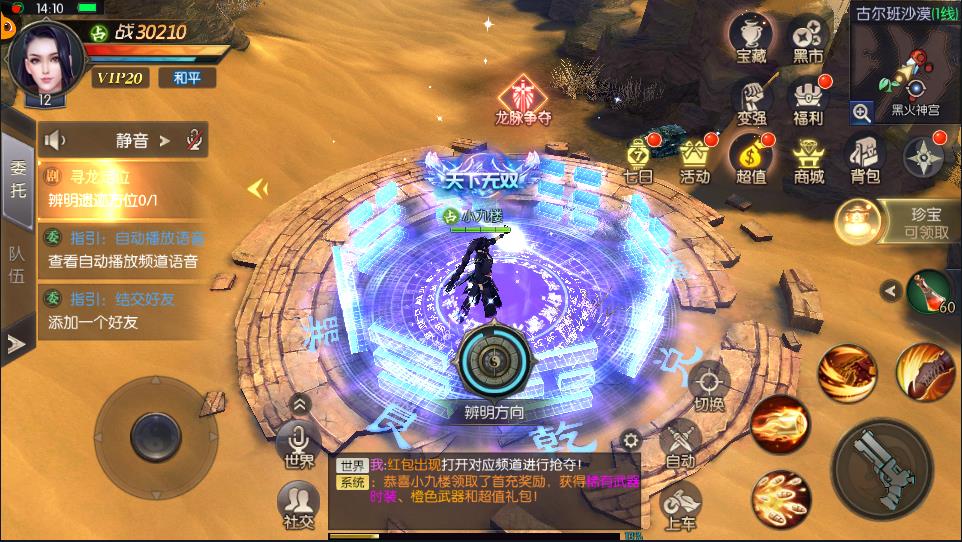Open the 黑市 black market

pos(807,39)
